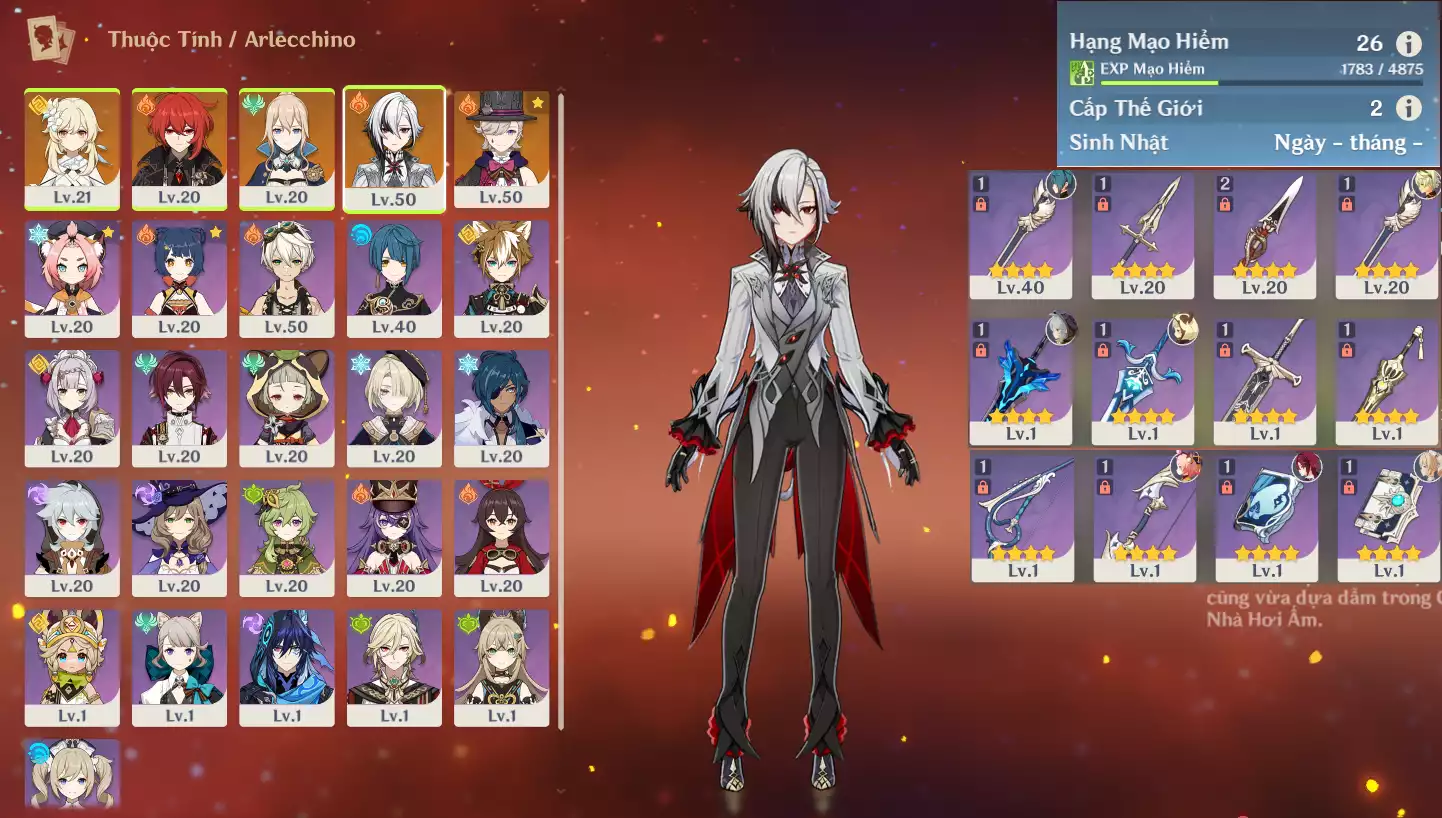Open Diona's character card

pyautogui.click(x=72, y=278)
